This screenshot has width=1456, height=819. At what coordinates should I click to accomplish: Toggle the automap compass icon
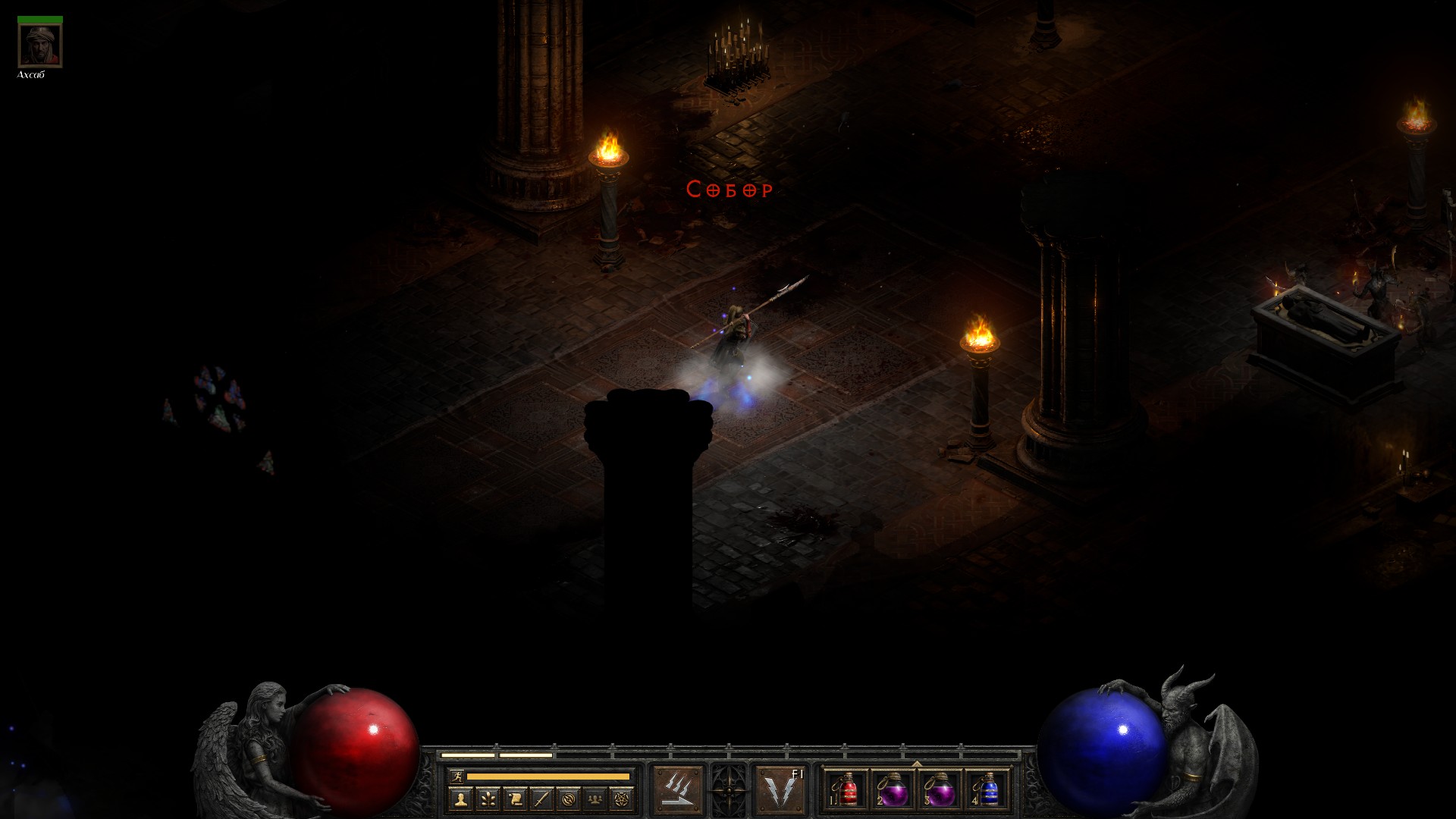click(568, 799)
